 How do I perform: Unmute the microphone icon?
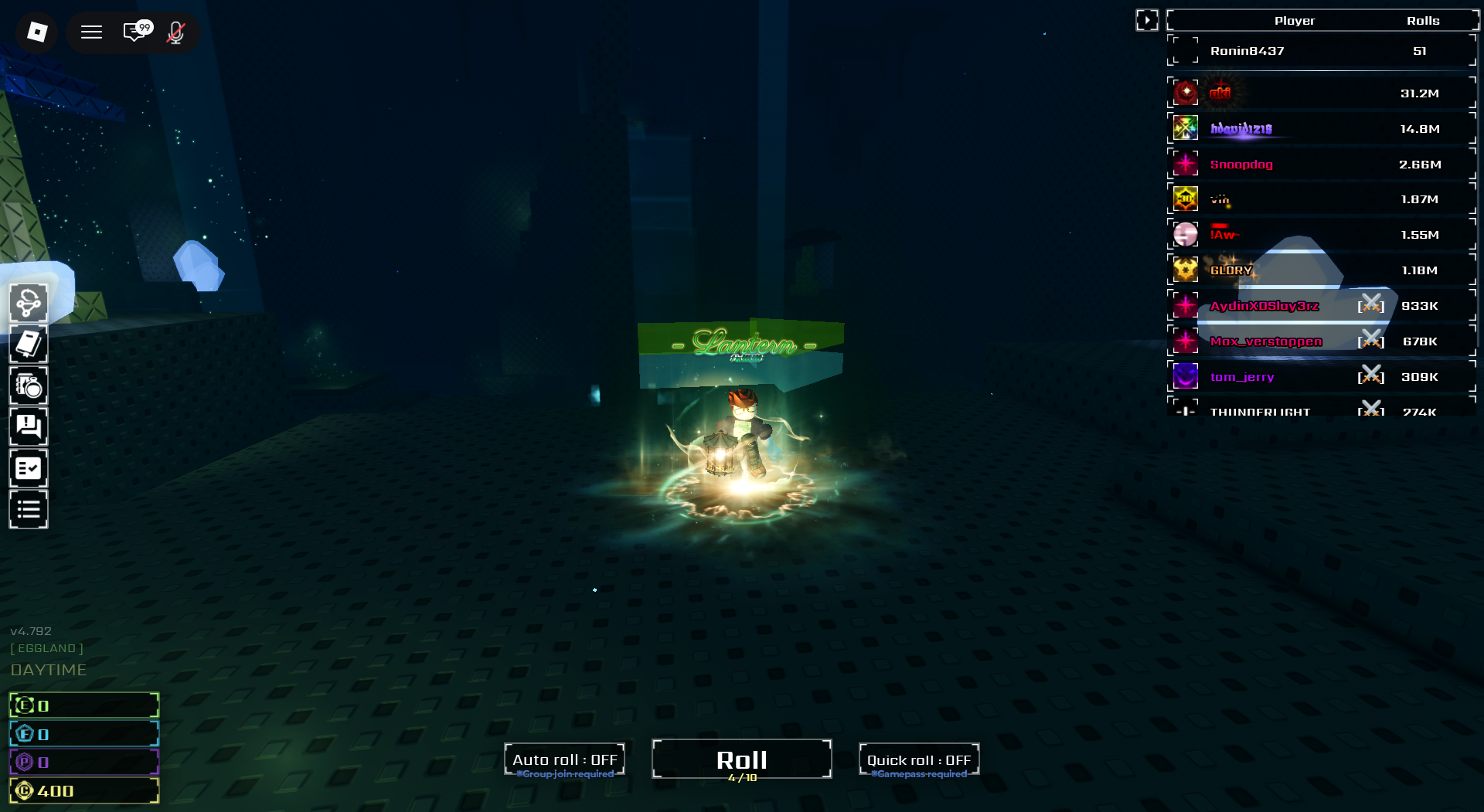(x=176, y=32)
